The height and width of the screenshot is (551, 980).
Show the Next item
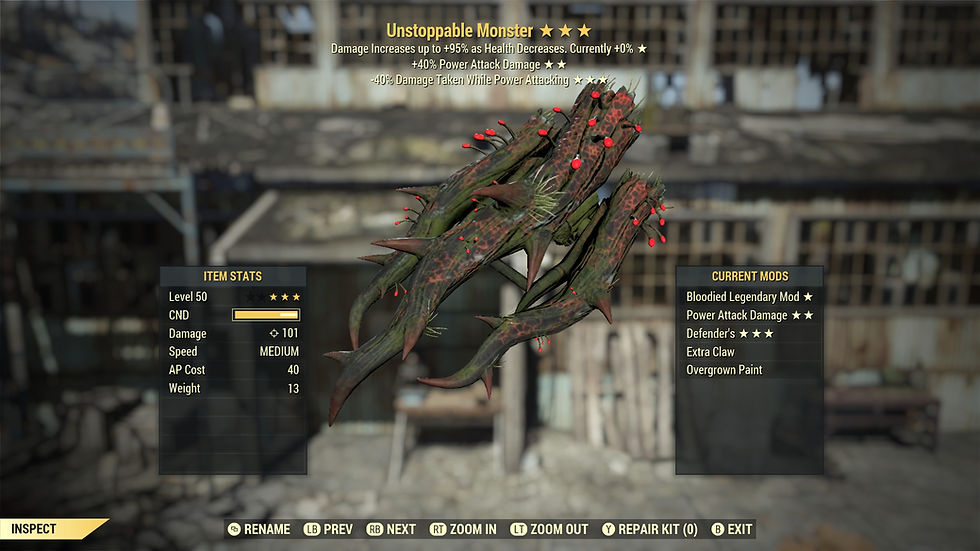(x=391, y=529)
